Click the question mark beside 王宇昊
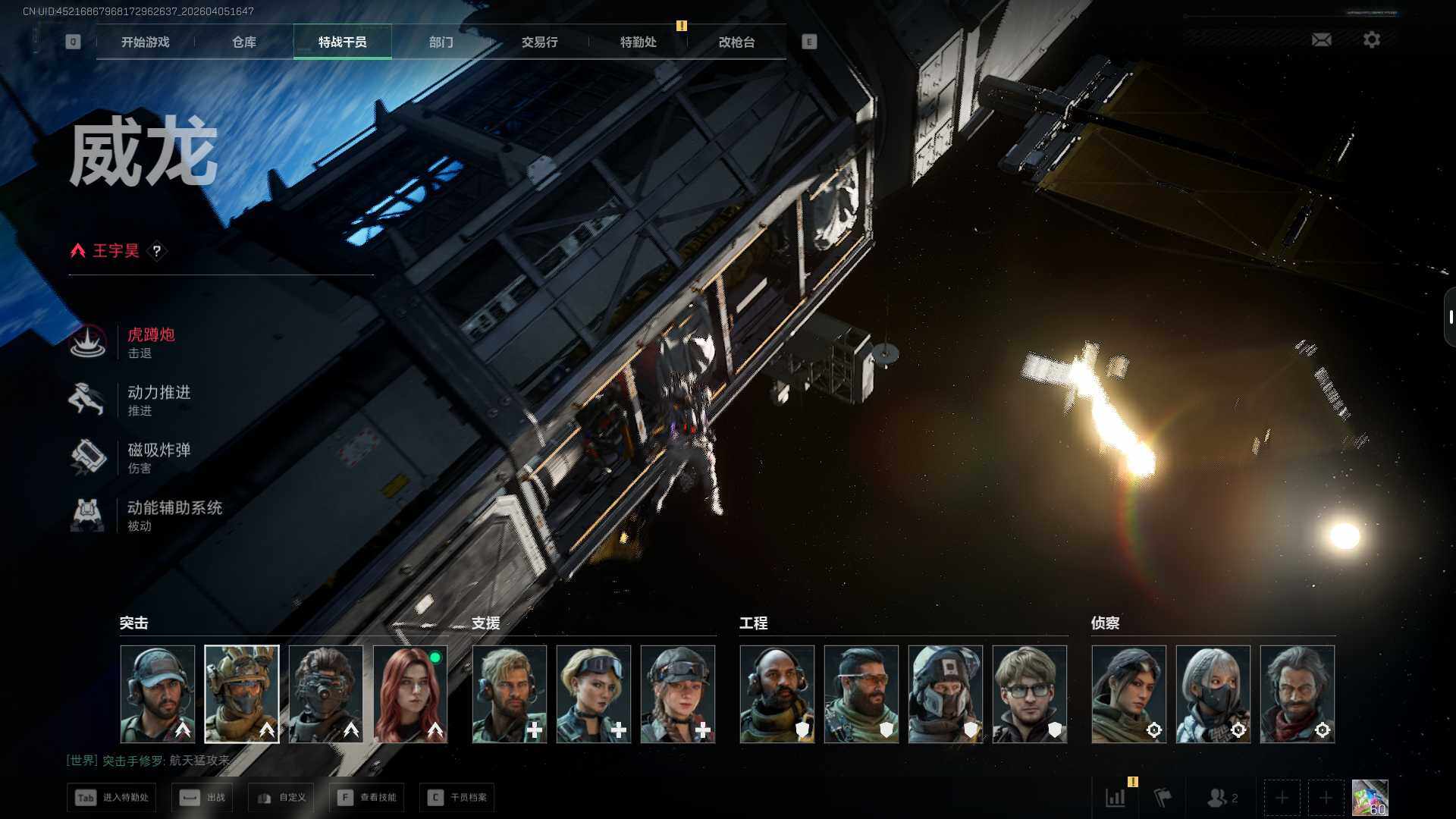The height and width of the screenshot is (819, 1456). click(x=157, y=251)
